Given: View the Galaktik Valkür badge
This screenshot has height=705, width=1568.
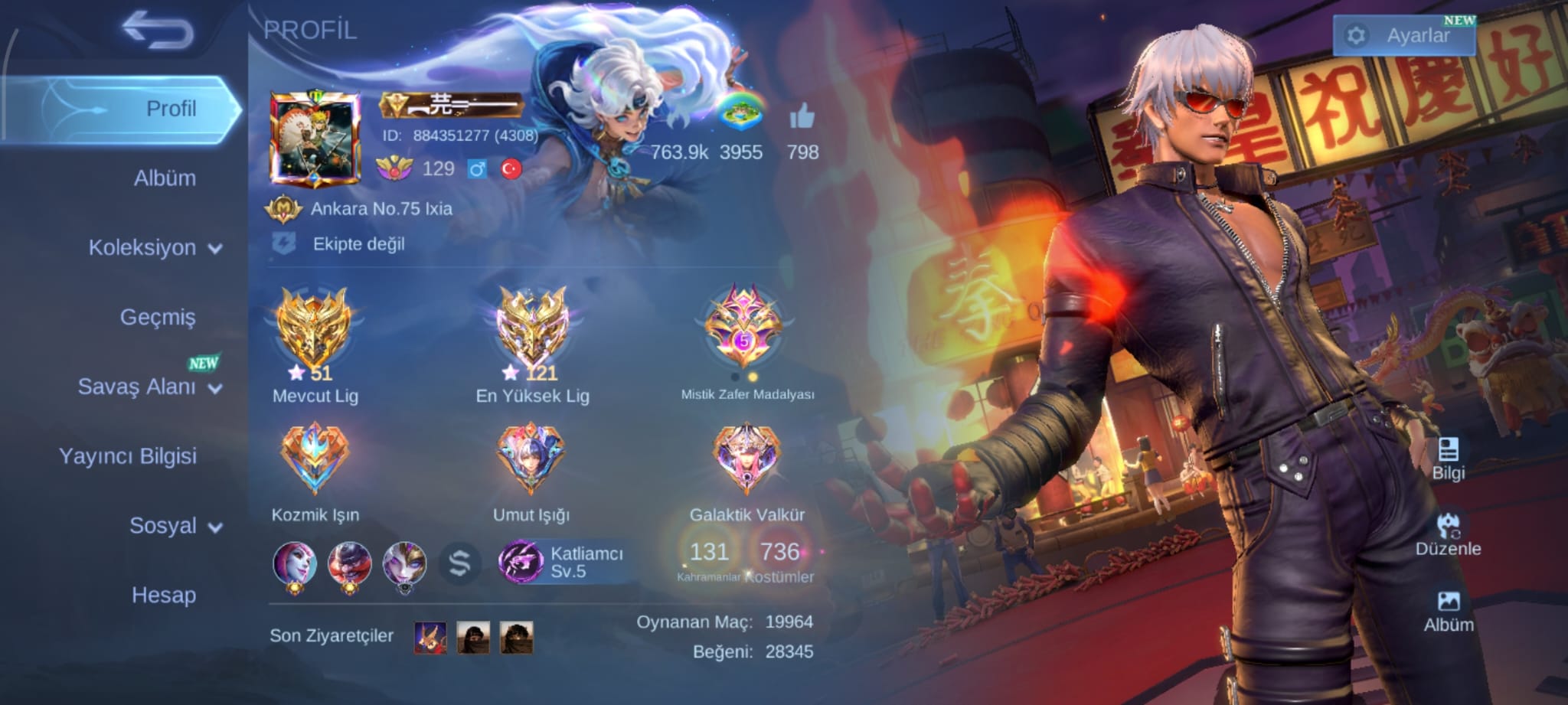Looking at the screenshot, I should 746,459.
